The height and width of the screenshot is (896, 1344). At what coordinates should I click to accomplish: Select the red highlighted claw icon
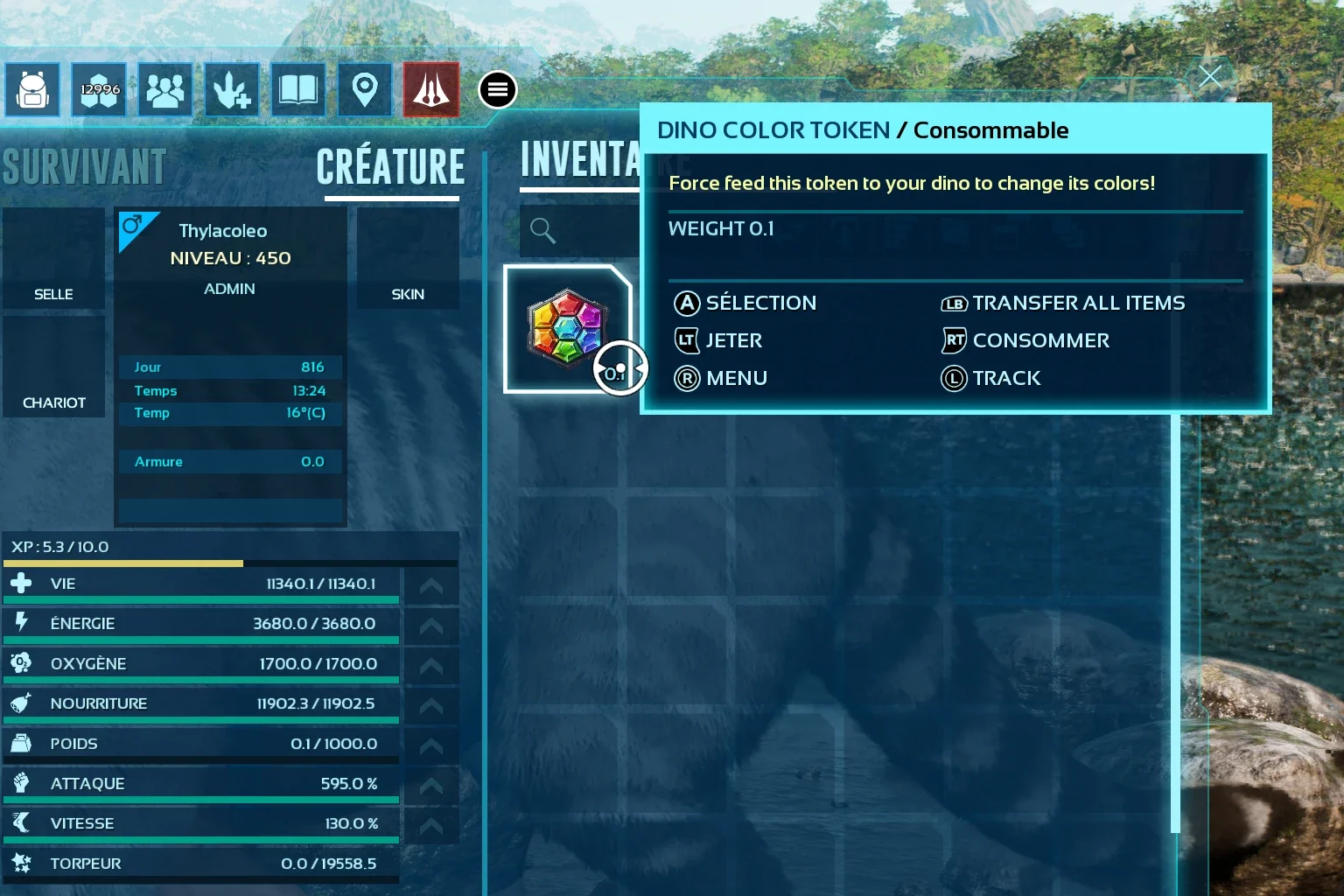[431, 90]
